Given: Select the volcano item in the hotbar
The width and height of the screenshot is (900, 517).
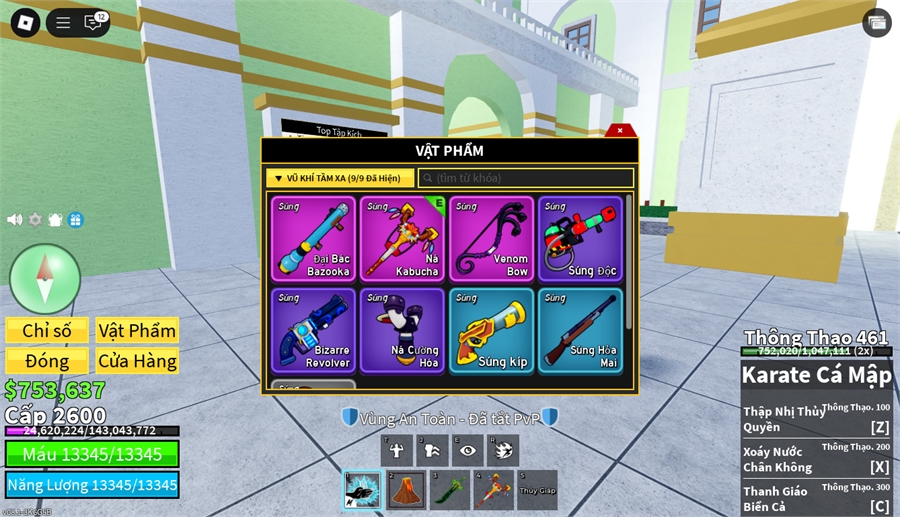Looking at the screenshot, I should [x=406, y=490].
